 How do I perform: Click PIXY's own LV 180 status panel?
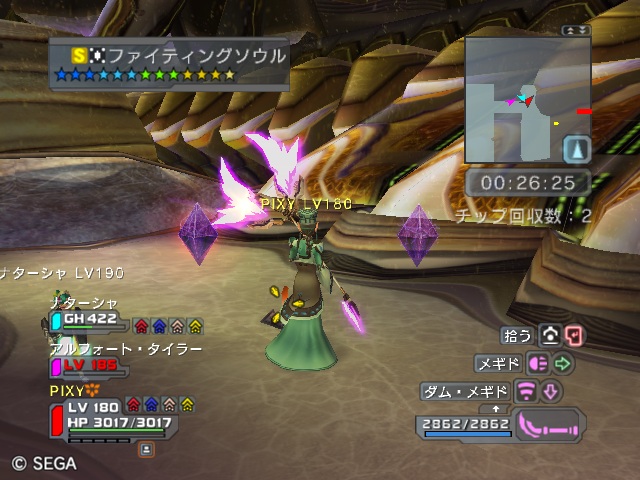pos(110,415)
